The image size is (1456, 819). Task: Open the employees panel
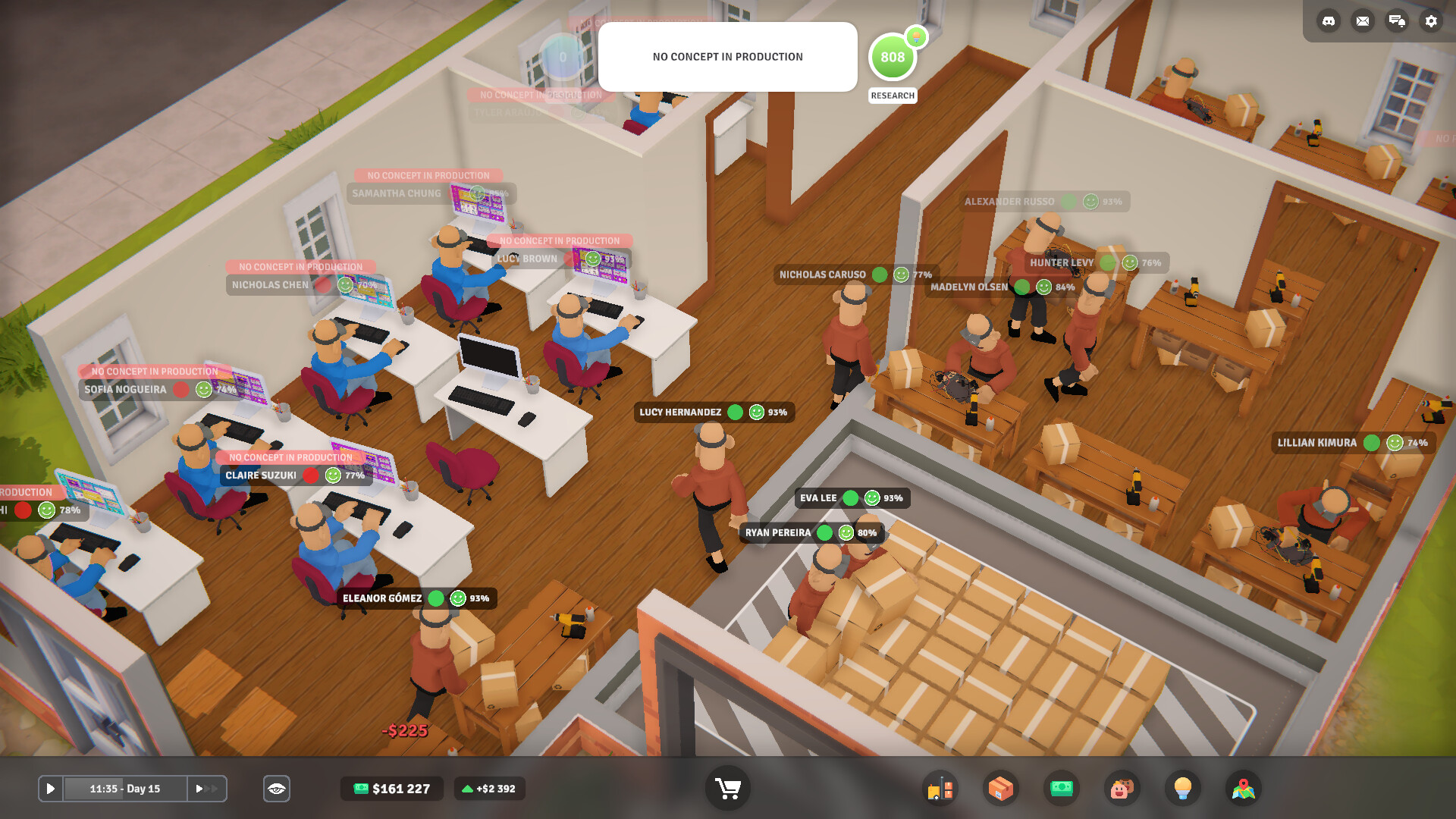coord(1122,789)
